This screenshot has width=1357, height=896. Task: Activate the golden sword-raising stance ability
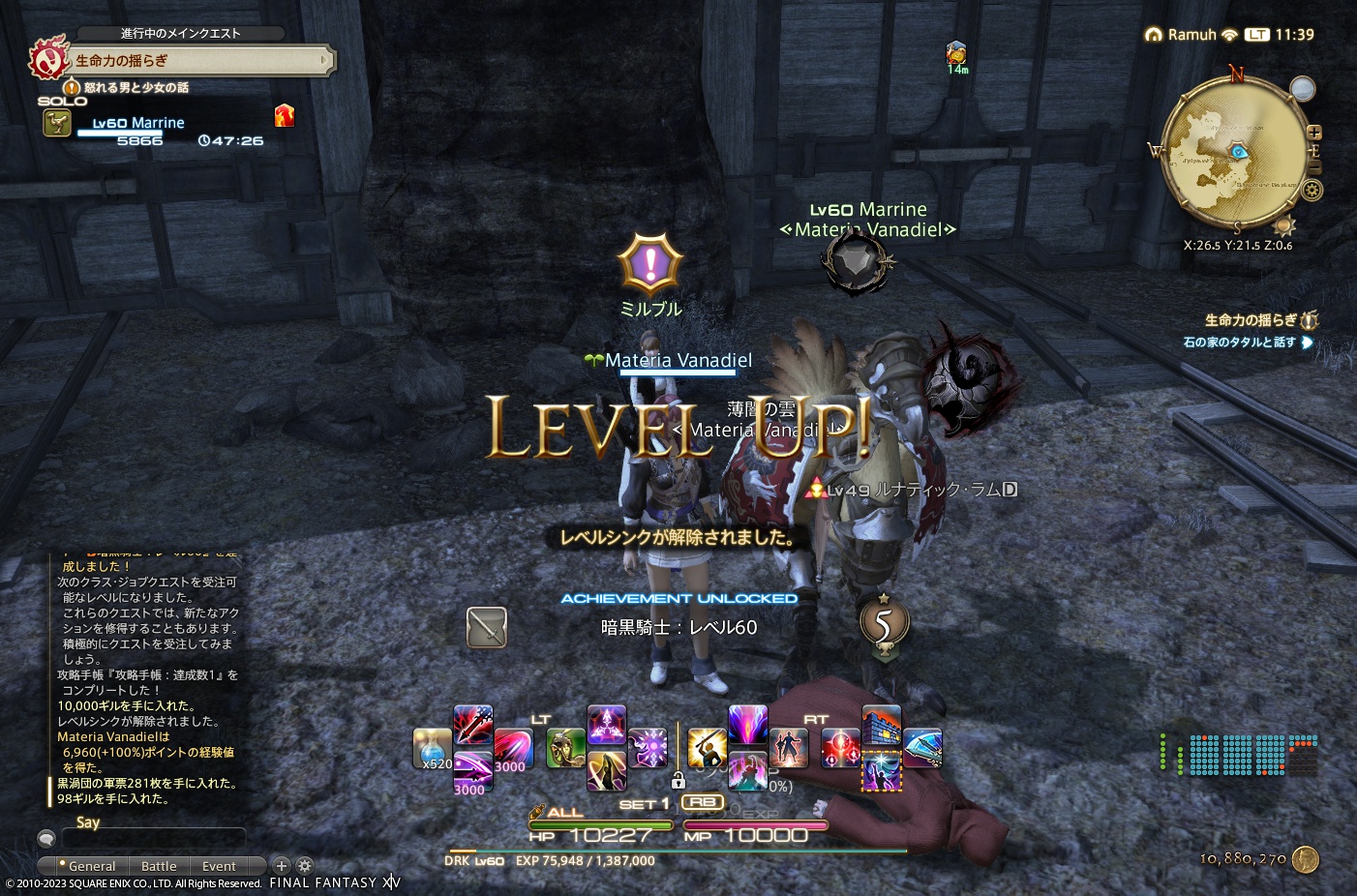[707, 749]
